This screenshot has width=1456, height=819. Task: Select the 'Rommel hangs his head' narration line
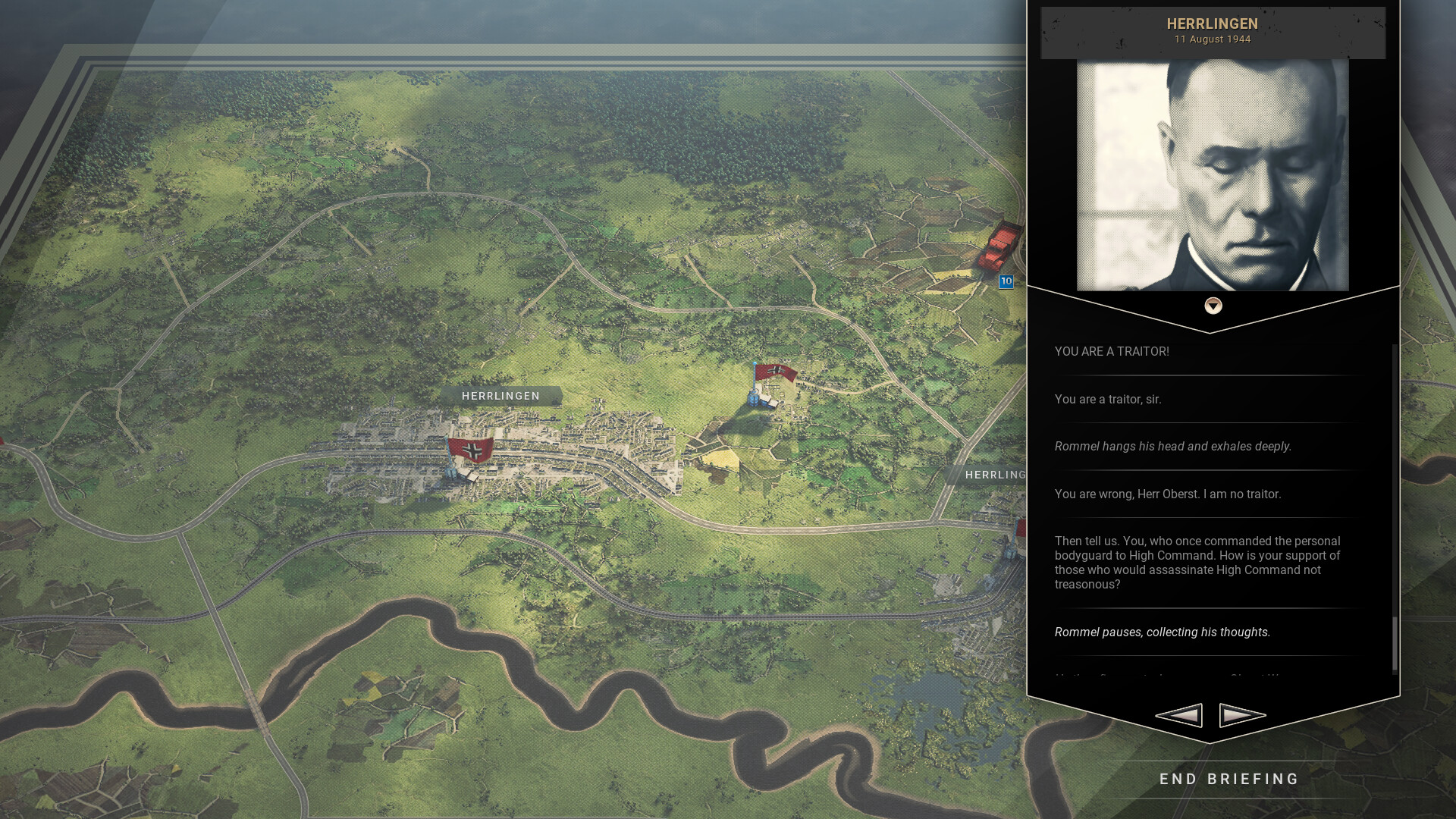[1172, 446]
